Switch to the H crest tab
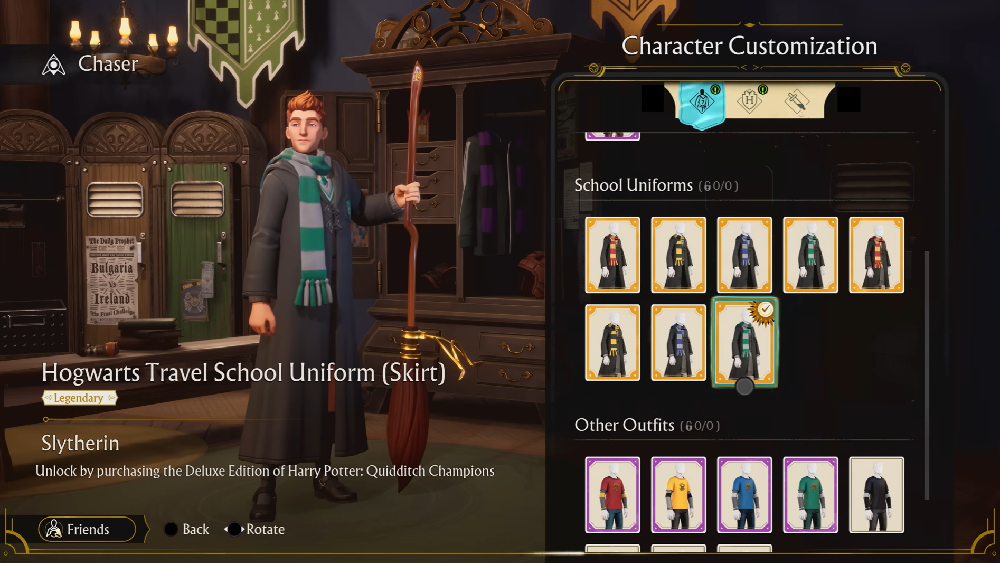This screenshot has height=563, width=1000. (x=747, y=102)
